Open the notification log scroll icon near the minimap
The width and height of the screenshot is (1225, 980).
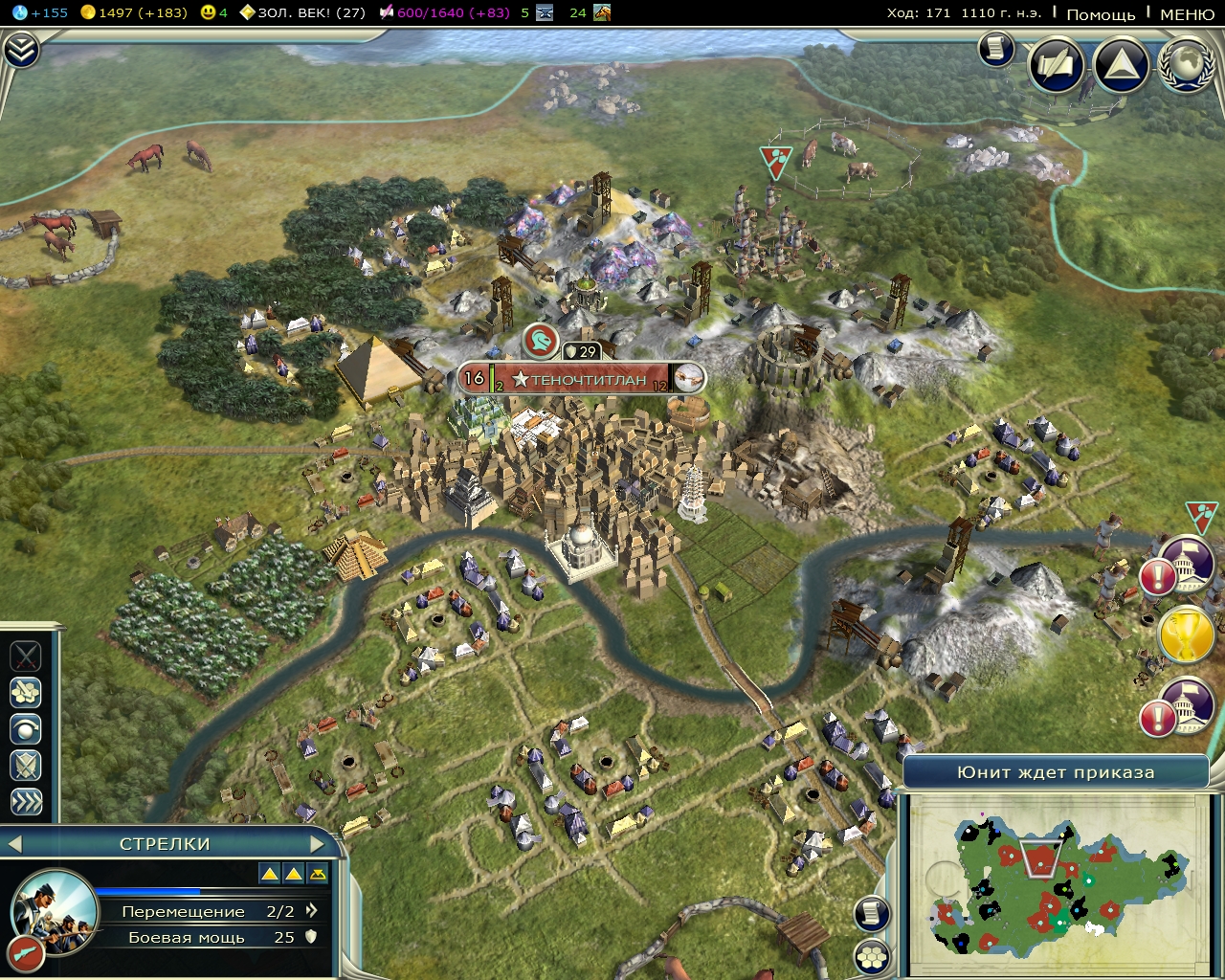tap(872, 914)
